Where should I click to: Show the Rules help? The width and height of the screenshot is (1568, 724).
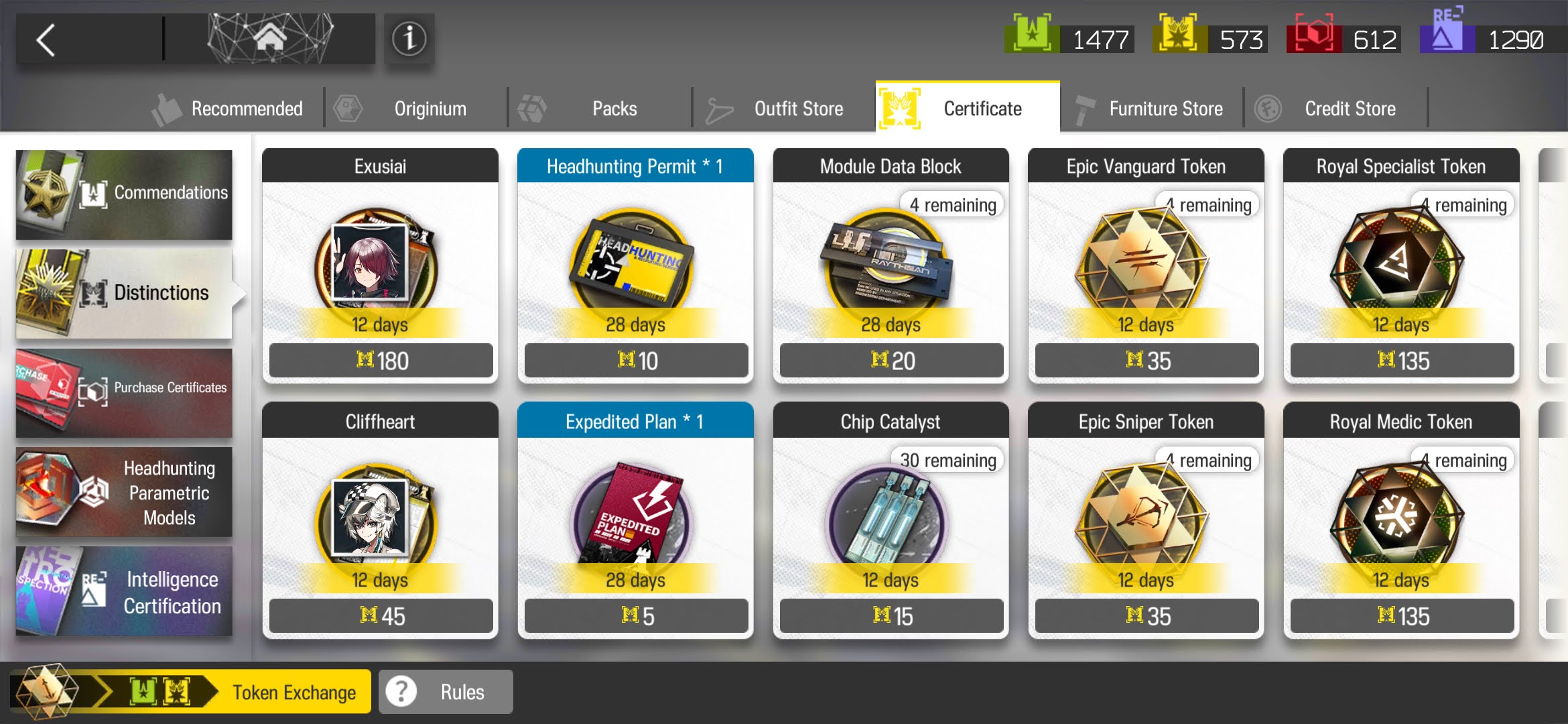point(446,692)
